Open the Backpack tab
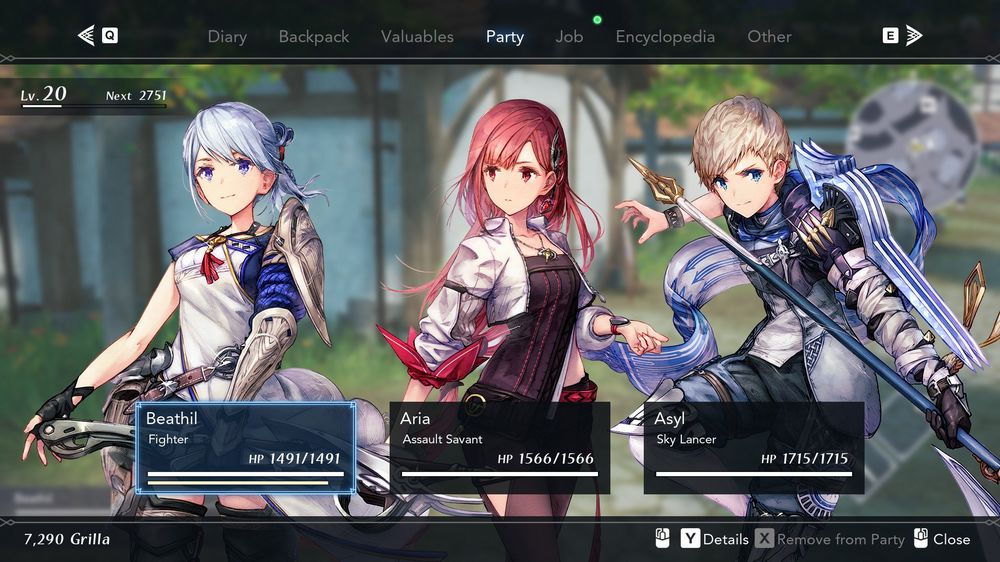 (314, 37)
